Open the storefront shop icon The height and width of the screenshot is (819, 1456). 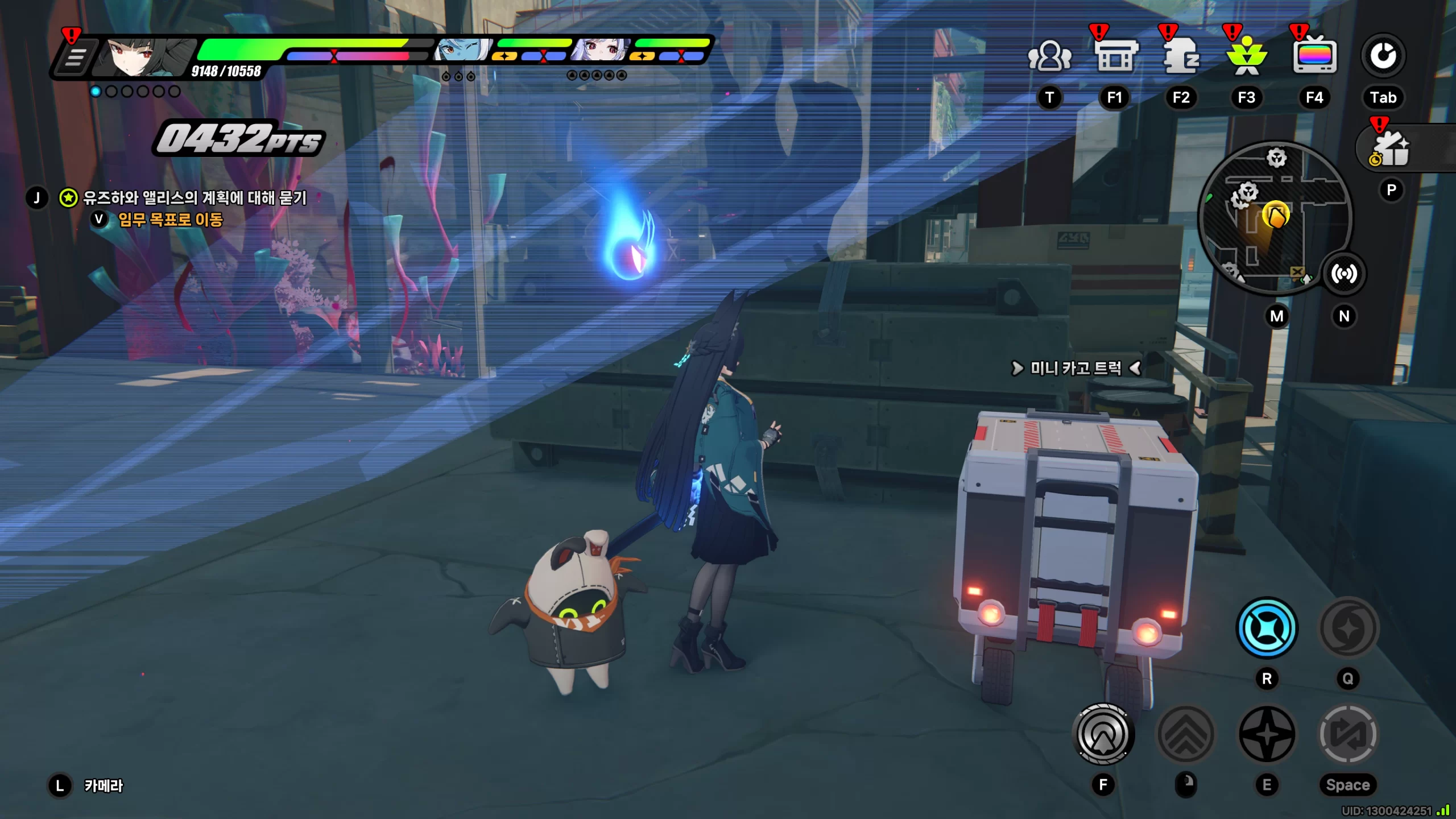[x=1115, y=57]
